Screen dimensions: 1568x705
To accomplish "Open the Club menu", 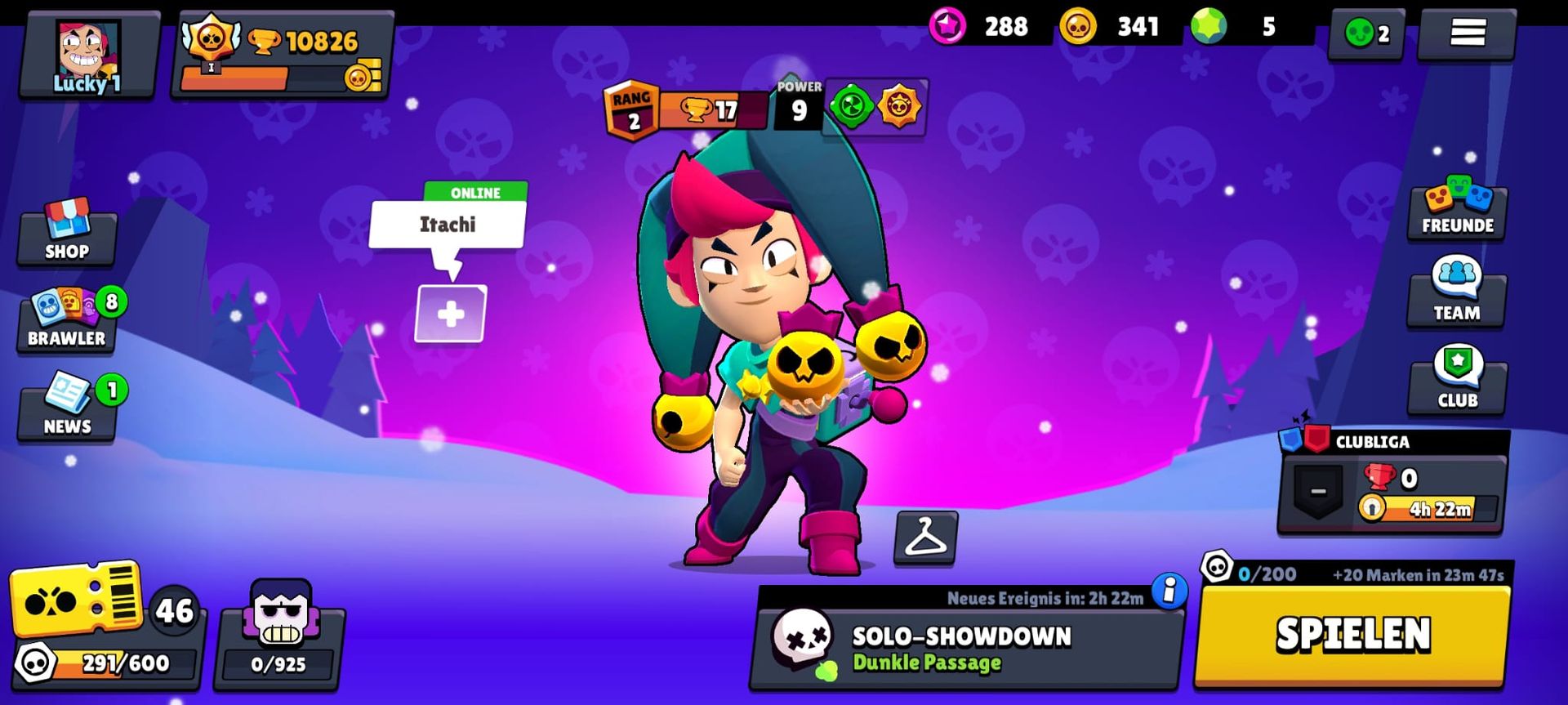I will click(1457, 382).
